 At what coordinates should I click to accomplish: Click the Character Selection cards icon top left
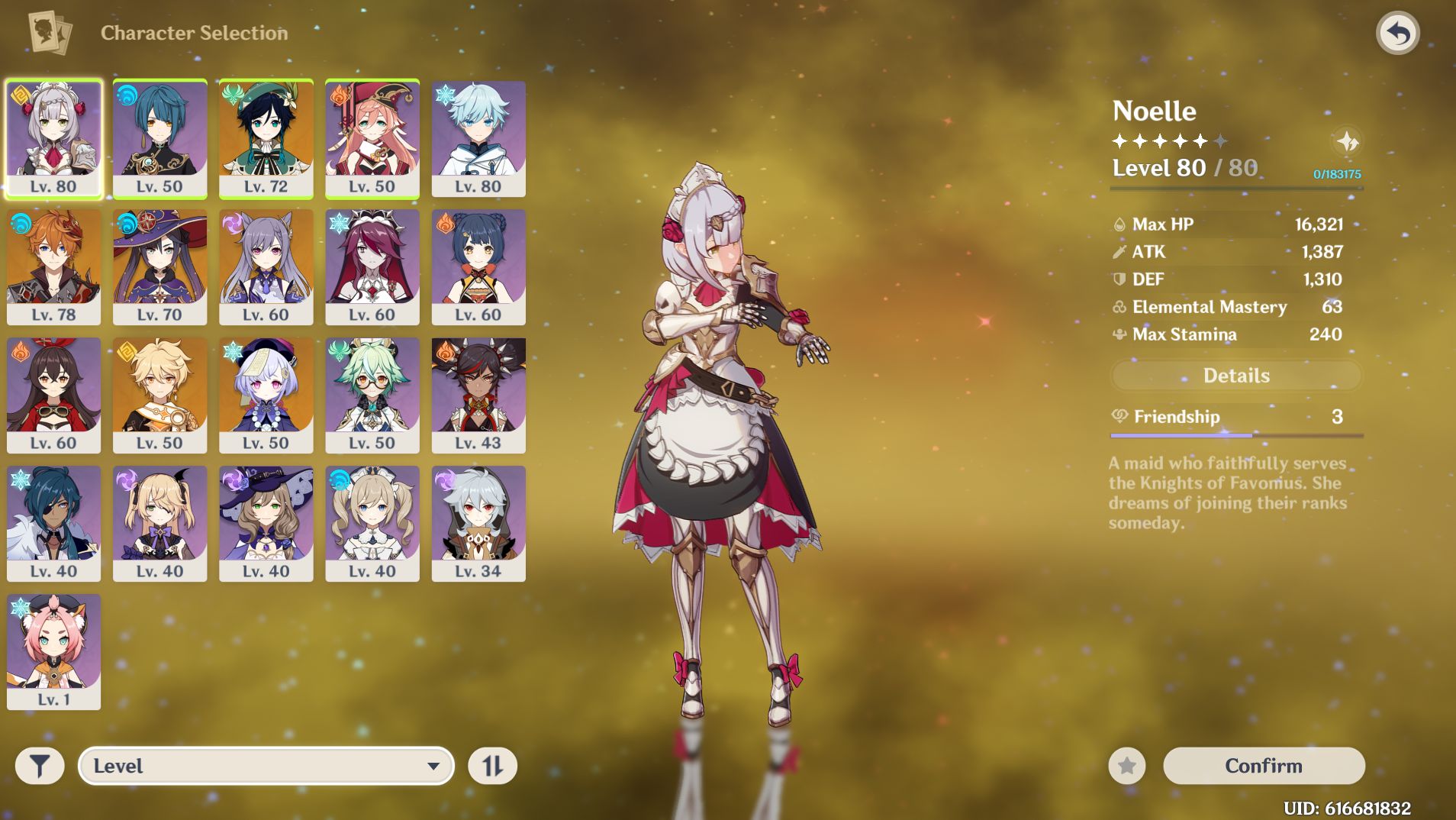click(47, 32)
